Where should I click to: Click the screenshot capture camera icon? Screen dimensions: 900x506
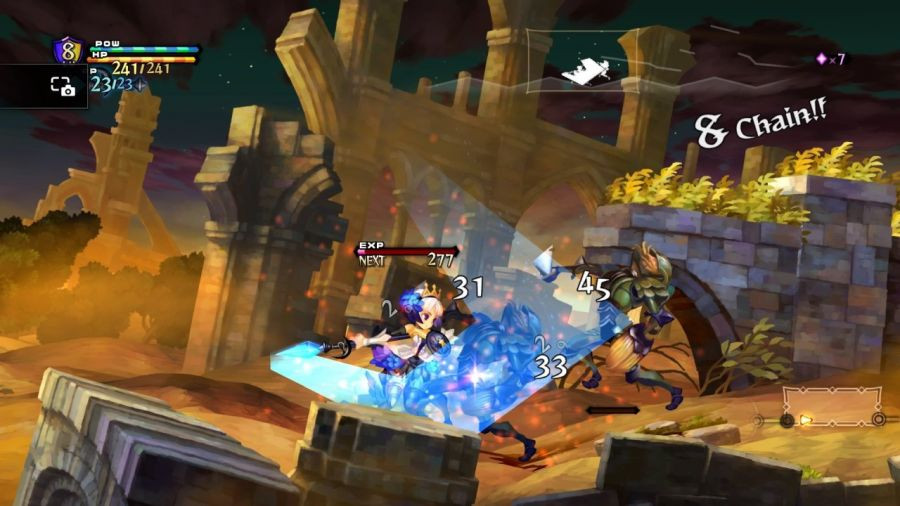(x=63, y=87)
